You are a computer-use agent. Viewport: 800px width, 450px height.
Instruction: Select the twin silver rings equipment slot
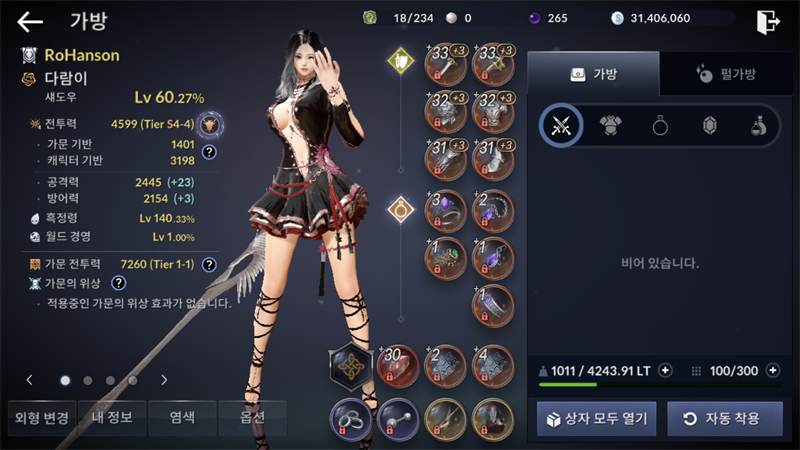[349, 418]
